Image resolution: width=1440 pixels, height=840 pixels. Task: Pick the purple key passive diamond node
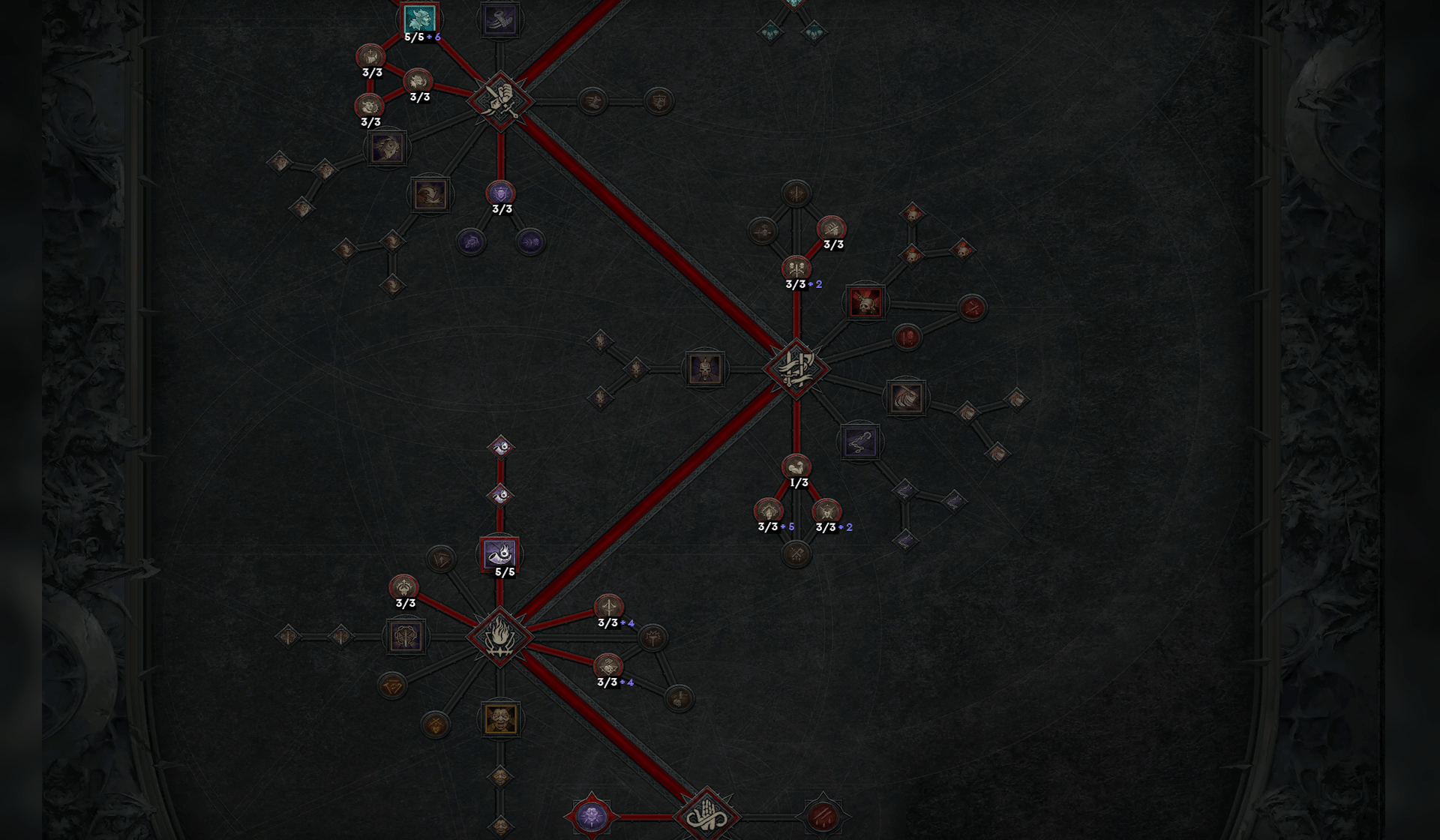pos(591,816)
